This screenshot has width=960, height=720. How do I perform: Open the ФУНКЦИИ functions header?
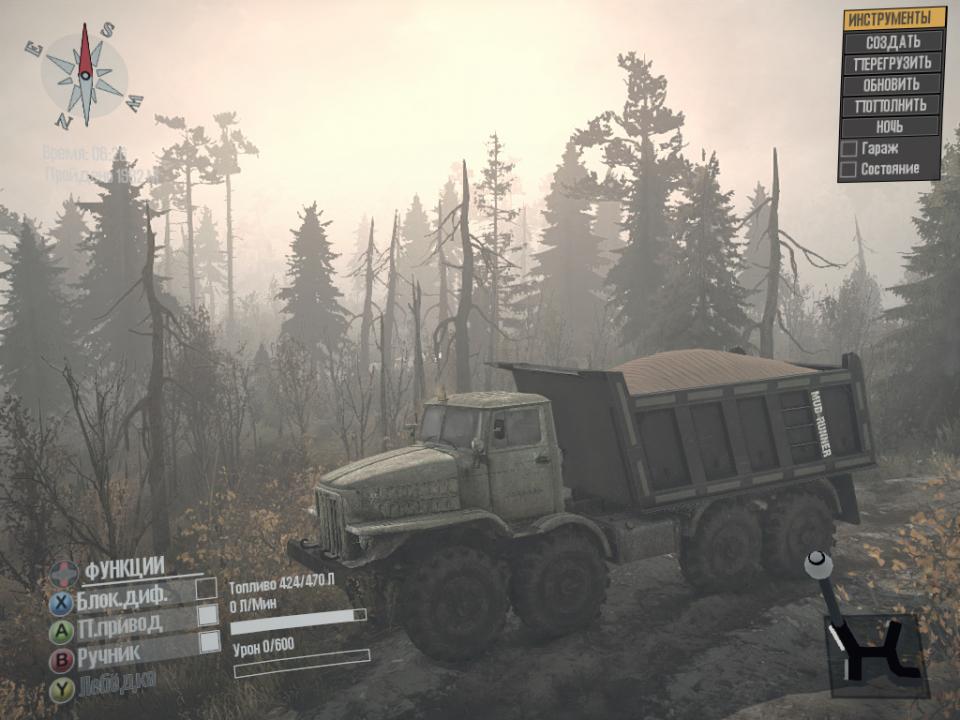(124, 569)
